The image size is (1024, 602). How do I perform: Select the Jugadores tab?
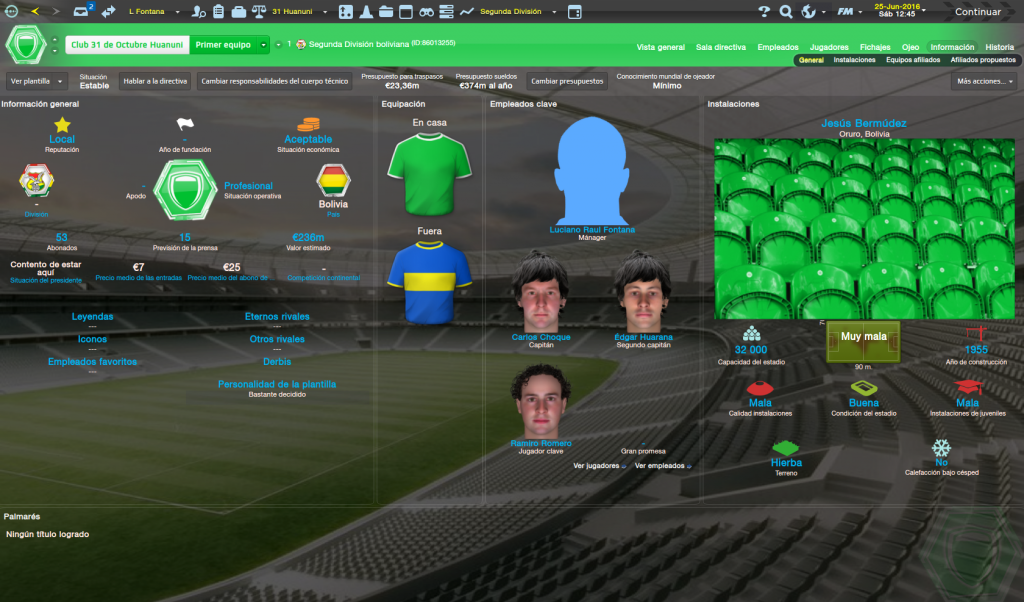829,47
